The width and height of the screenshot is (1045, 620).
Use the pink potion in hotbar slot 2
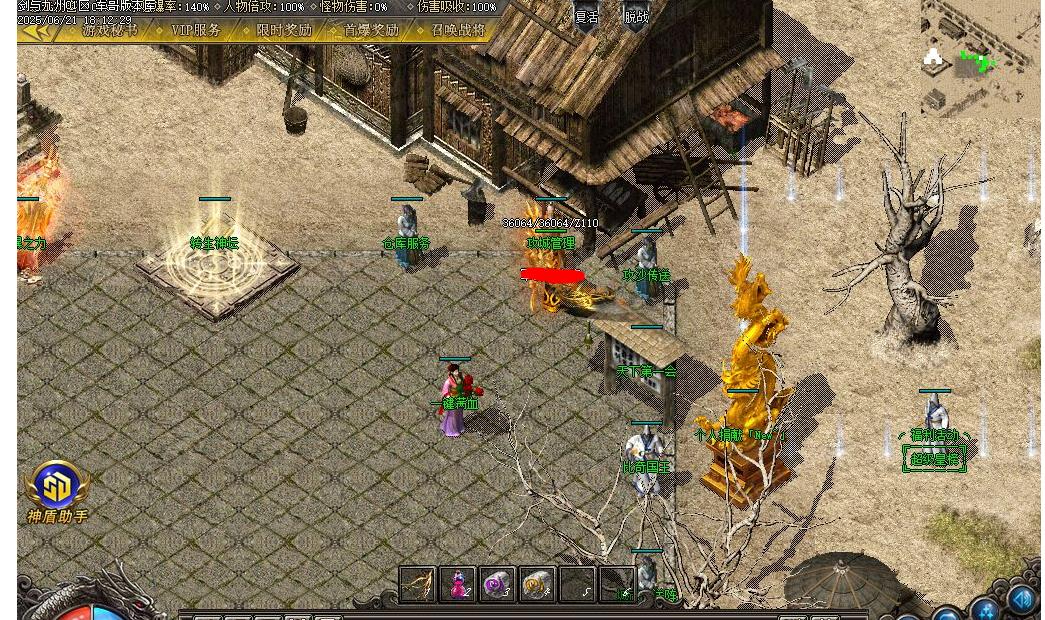[457, 584]
